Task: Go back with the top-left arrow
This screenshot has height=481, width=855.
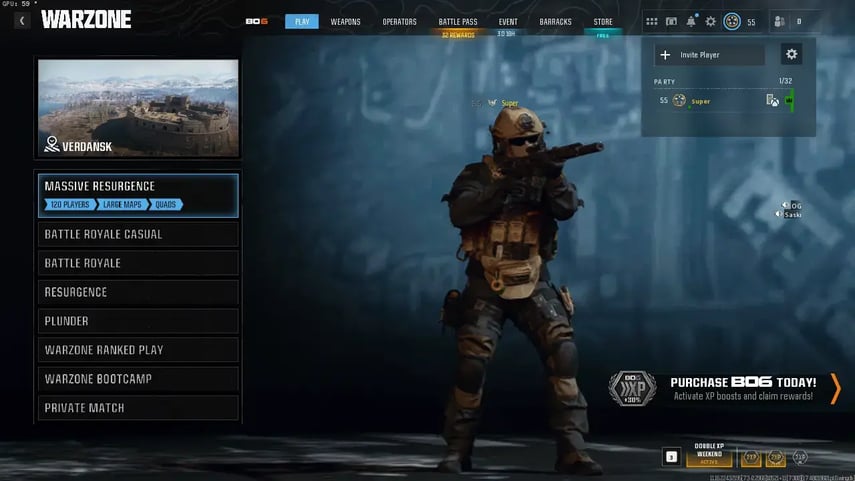Action: coord(22,20)
